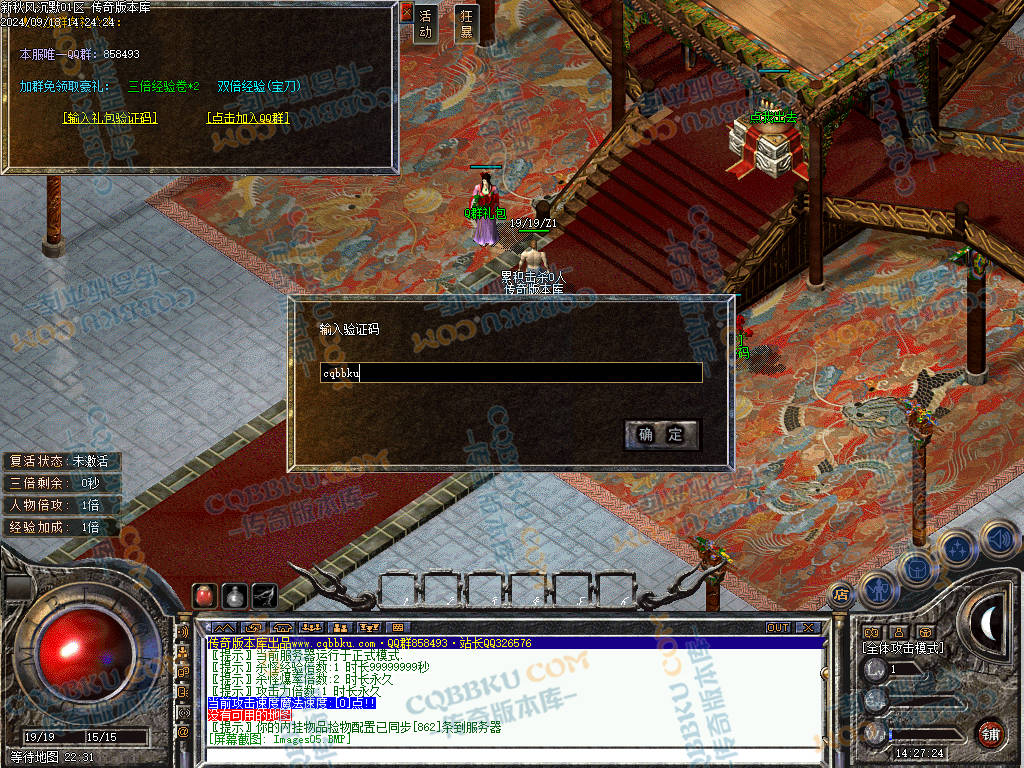
Task: Close the QQ group gift panel
Action: point(406,13)
